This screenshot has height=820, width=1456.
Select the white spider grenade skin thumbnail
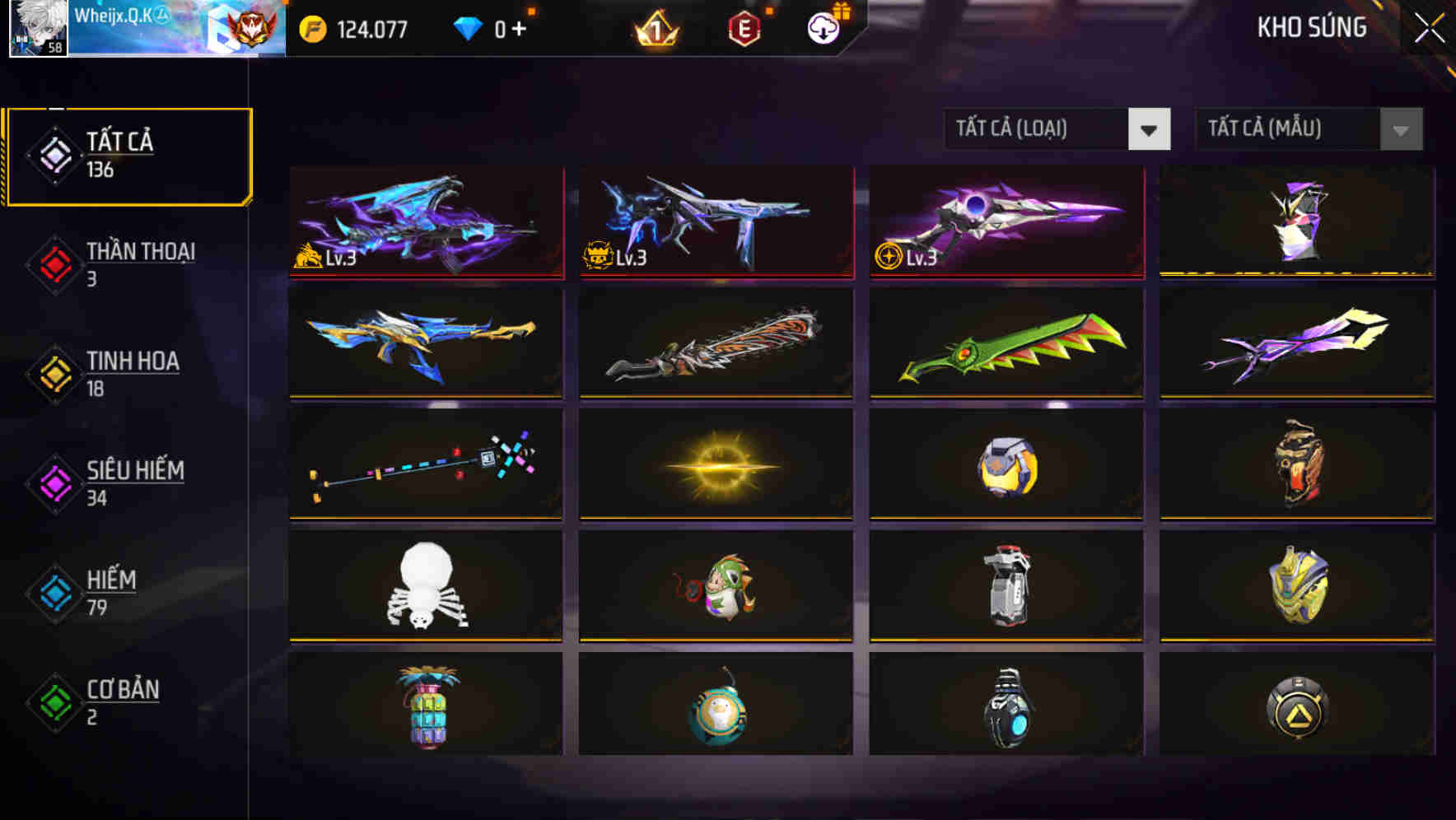click(425, 585)
